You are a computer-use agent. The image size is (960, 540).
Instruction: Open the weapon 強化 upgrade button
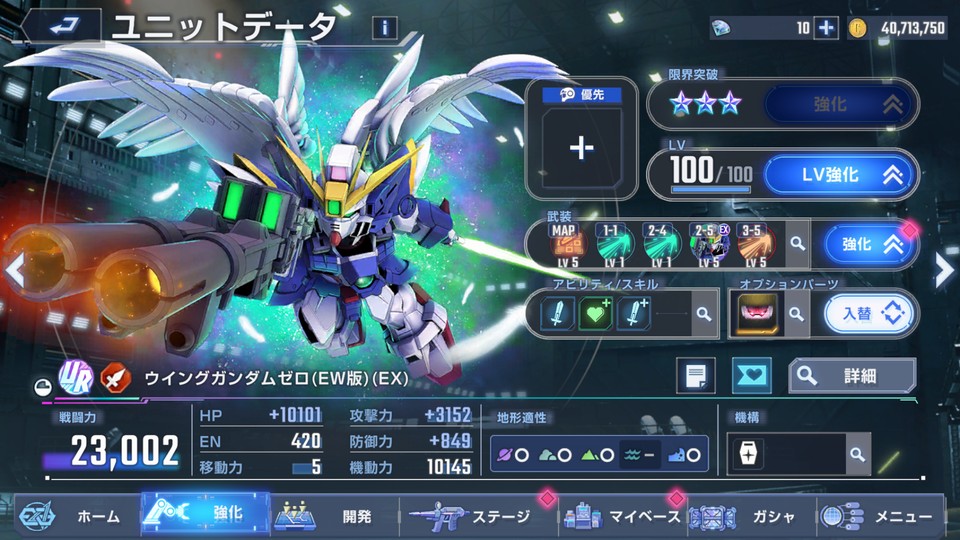[x=868, y=244]
